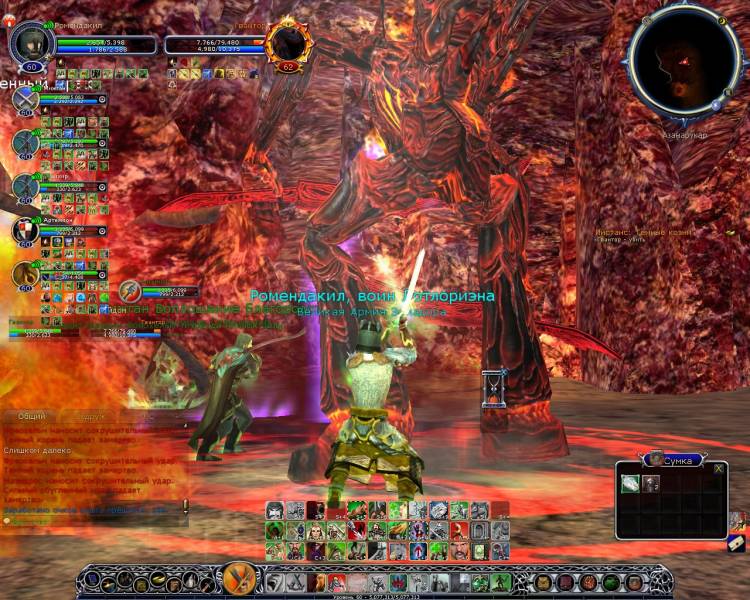750x600 pixels.
Task: Close the Сумка bag window
Action: click(718, 468)
